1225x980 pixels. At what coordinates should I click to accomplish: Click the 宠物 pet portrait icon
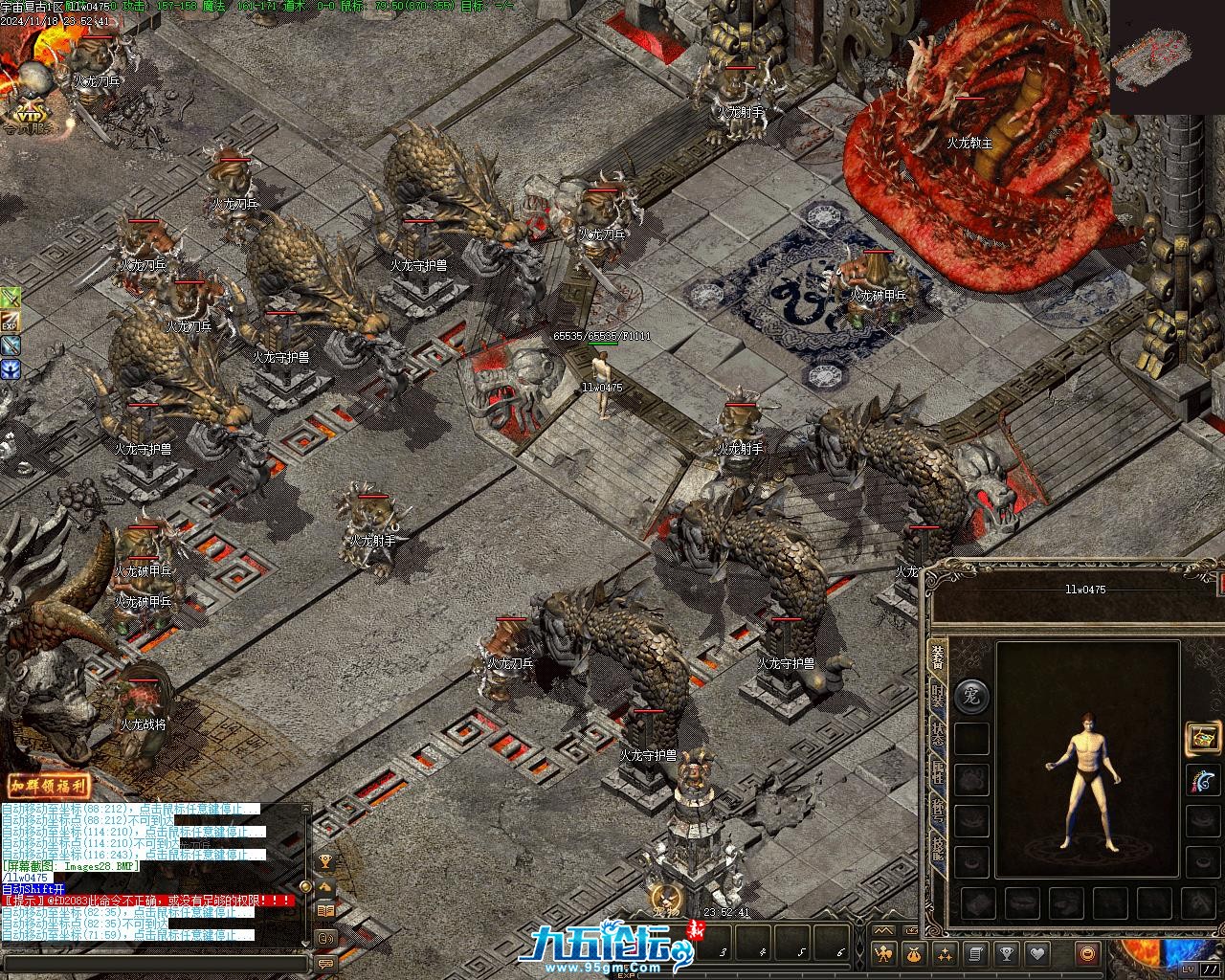click(665, 900)
